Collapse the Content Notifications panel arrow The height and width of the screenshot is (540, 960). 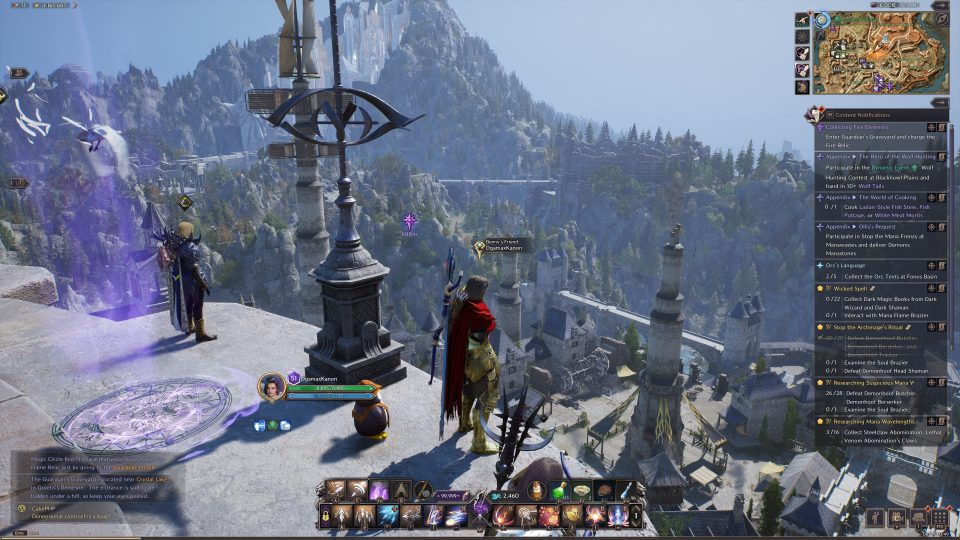pyautogui.click(x=812, y=115)
